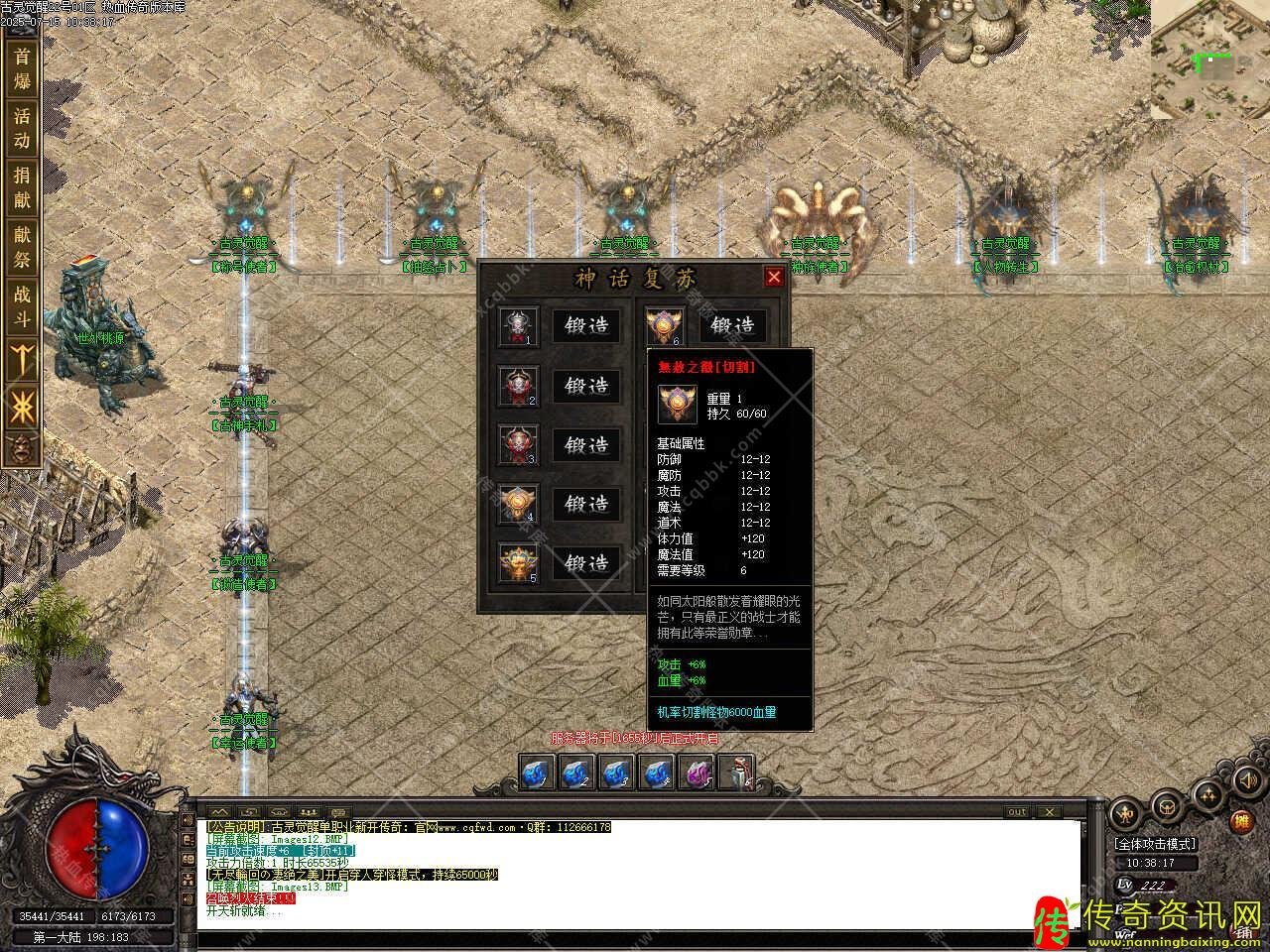Click 锻造 beside item number 3
This screenshot has height=952, width=1270.
point(586,445)
